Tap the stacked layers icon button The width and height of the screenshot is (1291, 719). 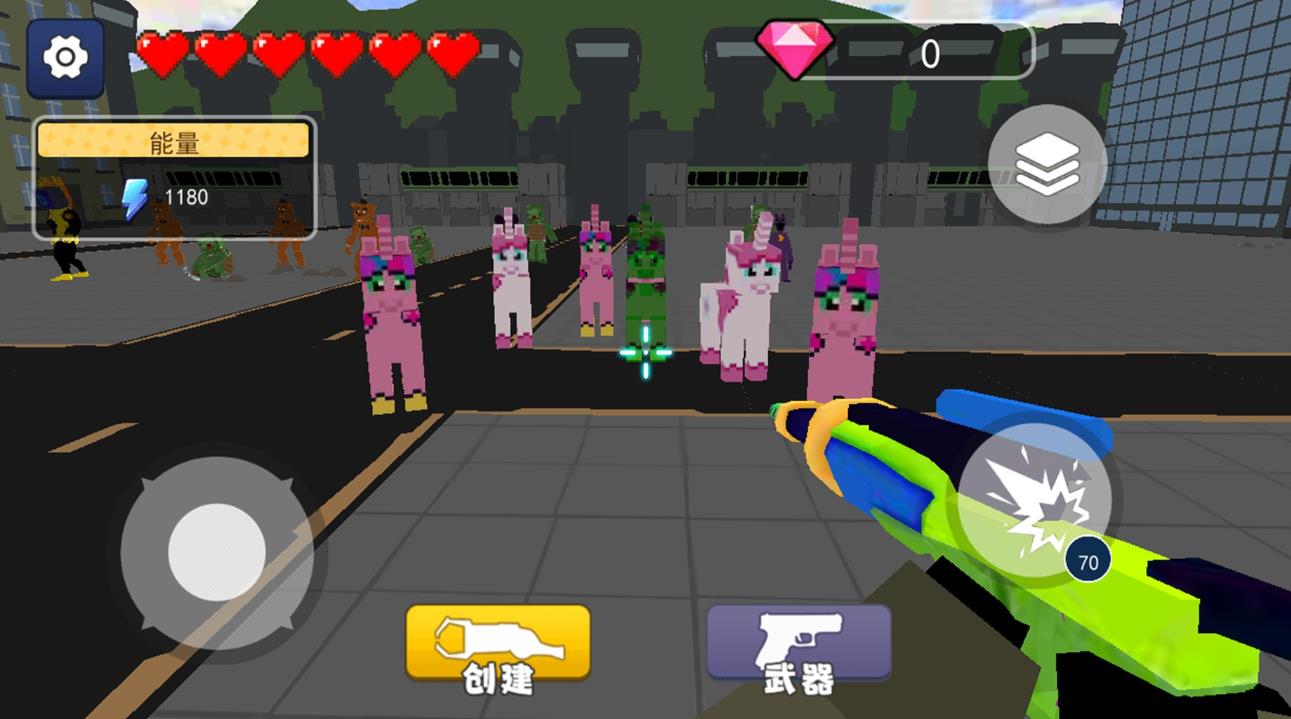(1047, 164)
